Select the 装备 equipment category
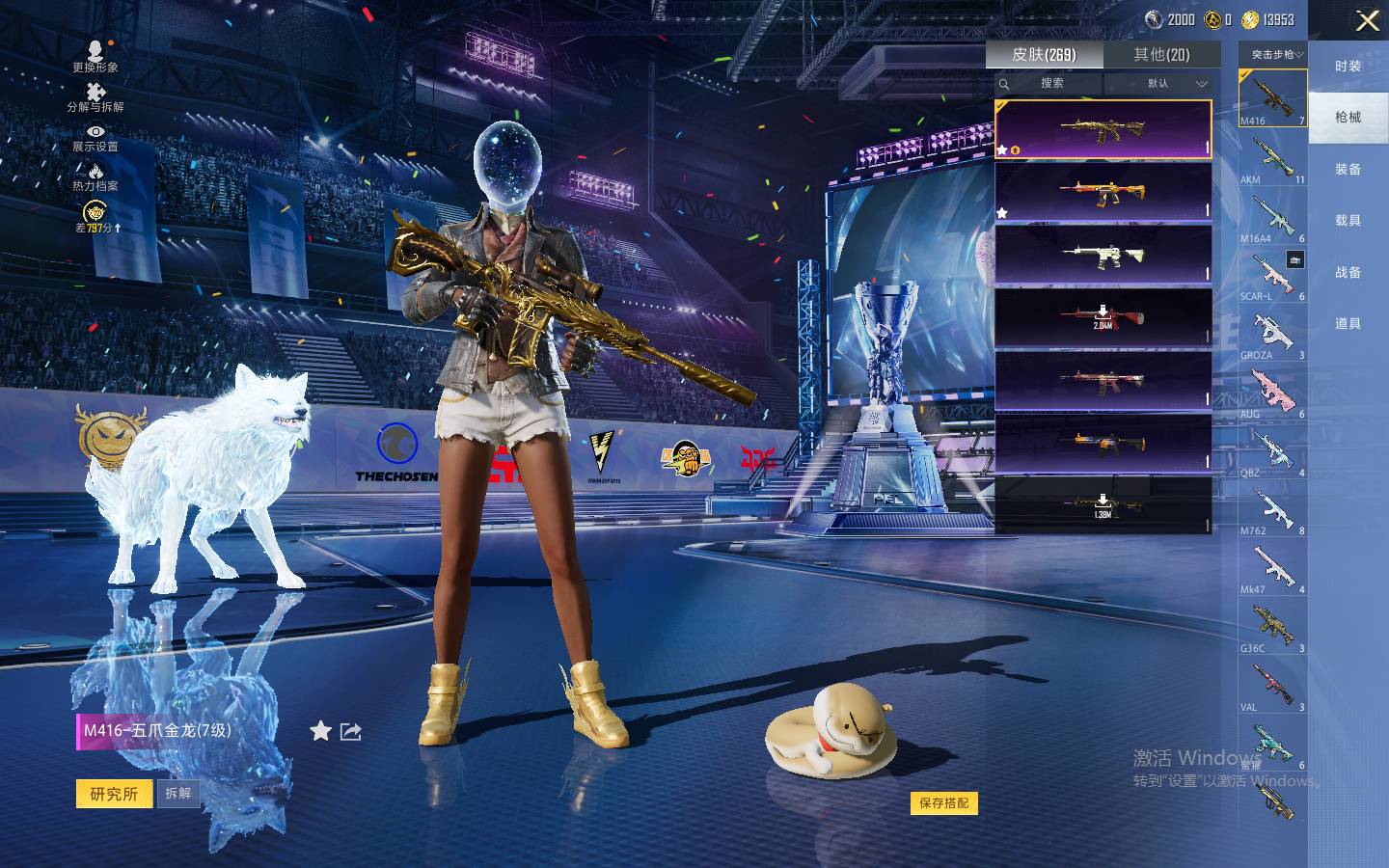 (x=1348, y=170)
